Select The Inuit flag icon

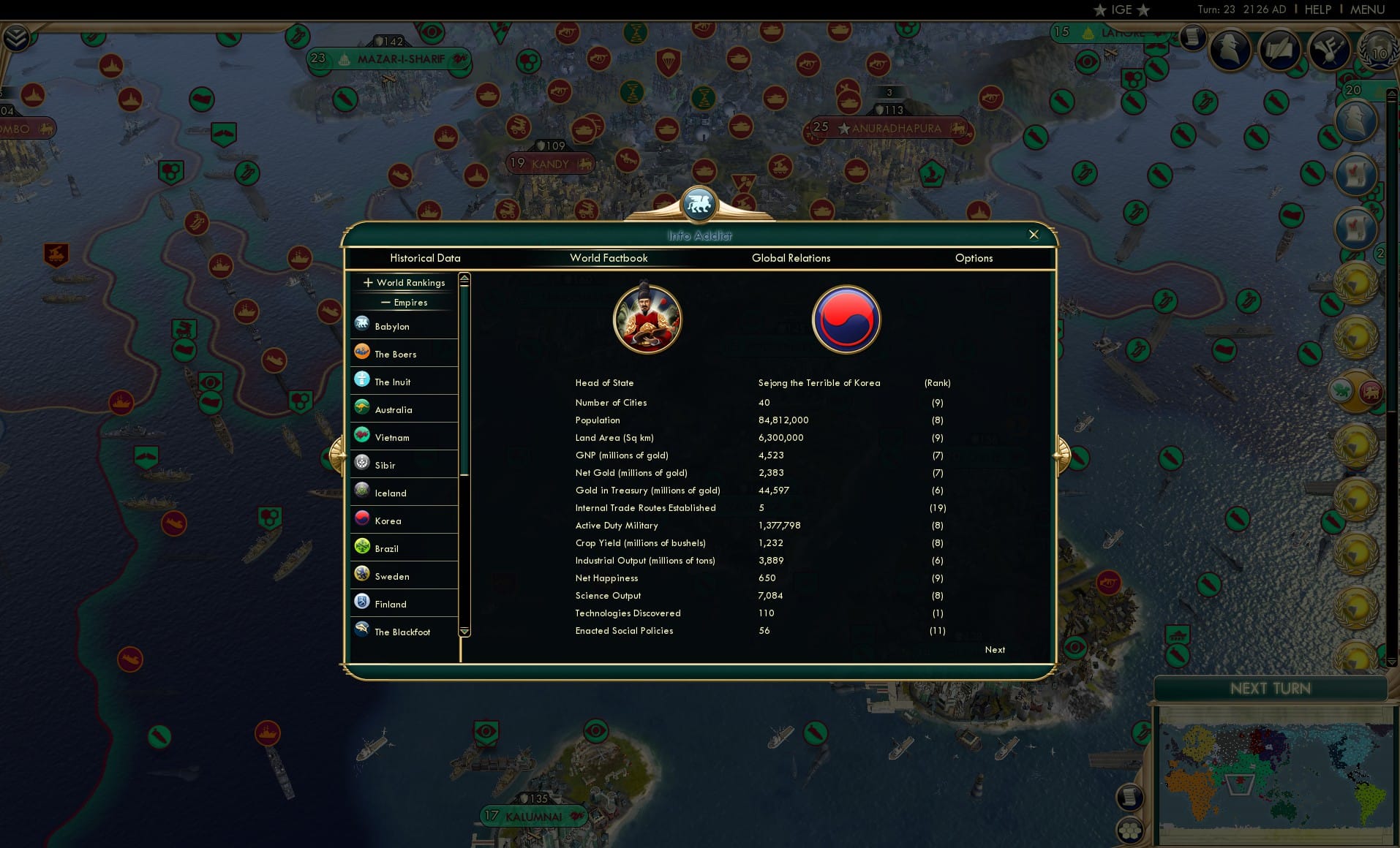[362, 380]
